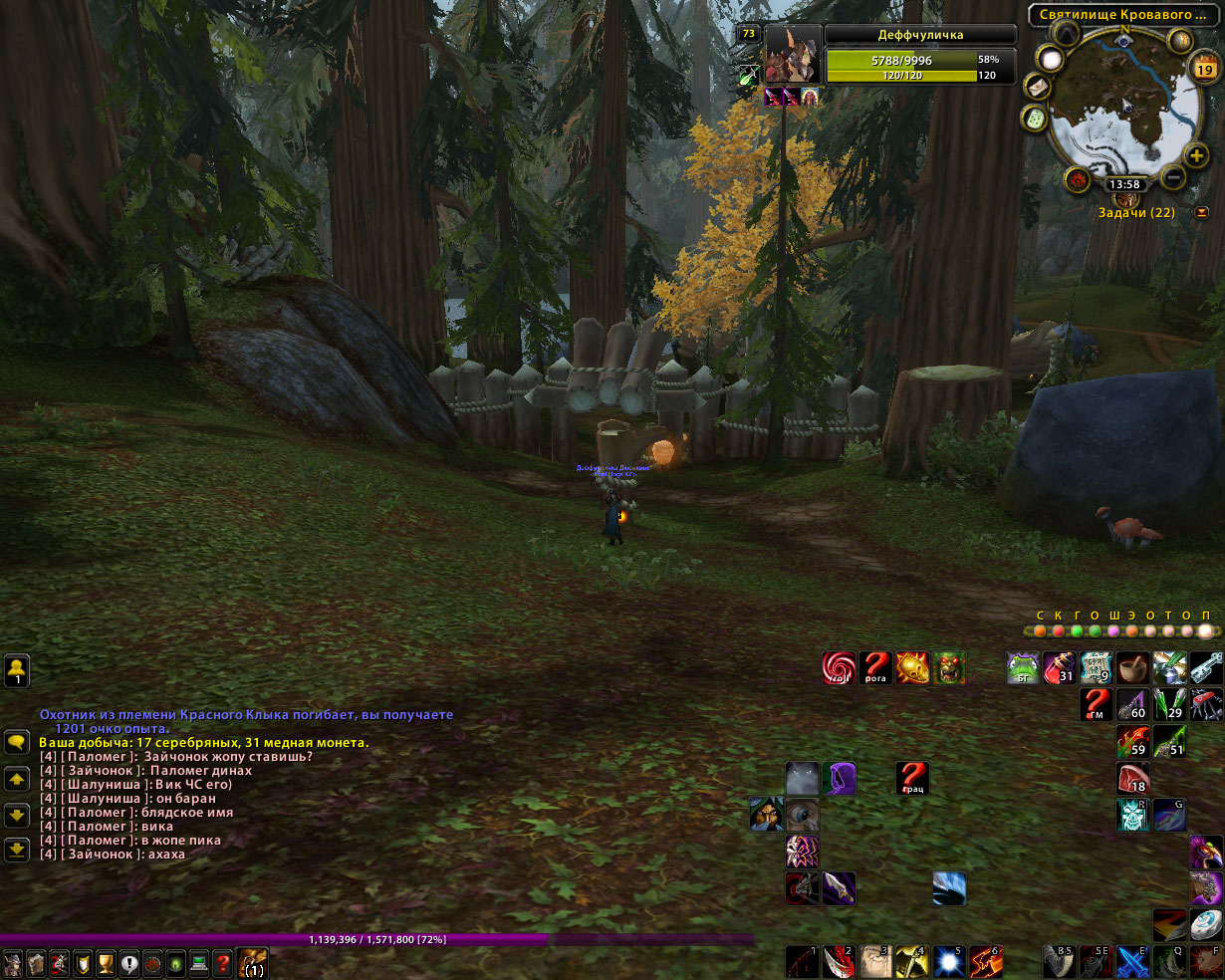The height and width of the screenshot is (980, 1225).
Task: Use the raw meat item stack of 18
Action: click(1132, 778)
